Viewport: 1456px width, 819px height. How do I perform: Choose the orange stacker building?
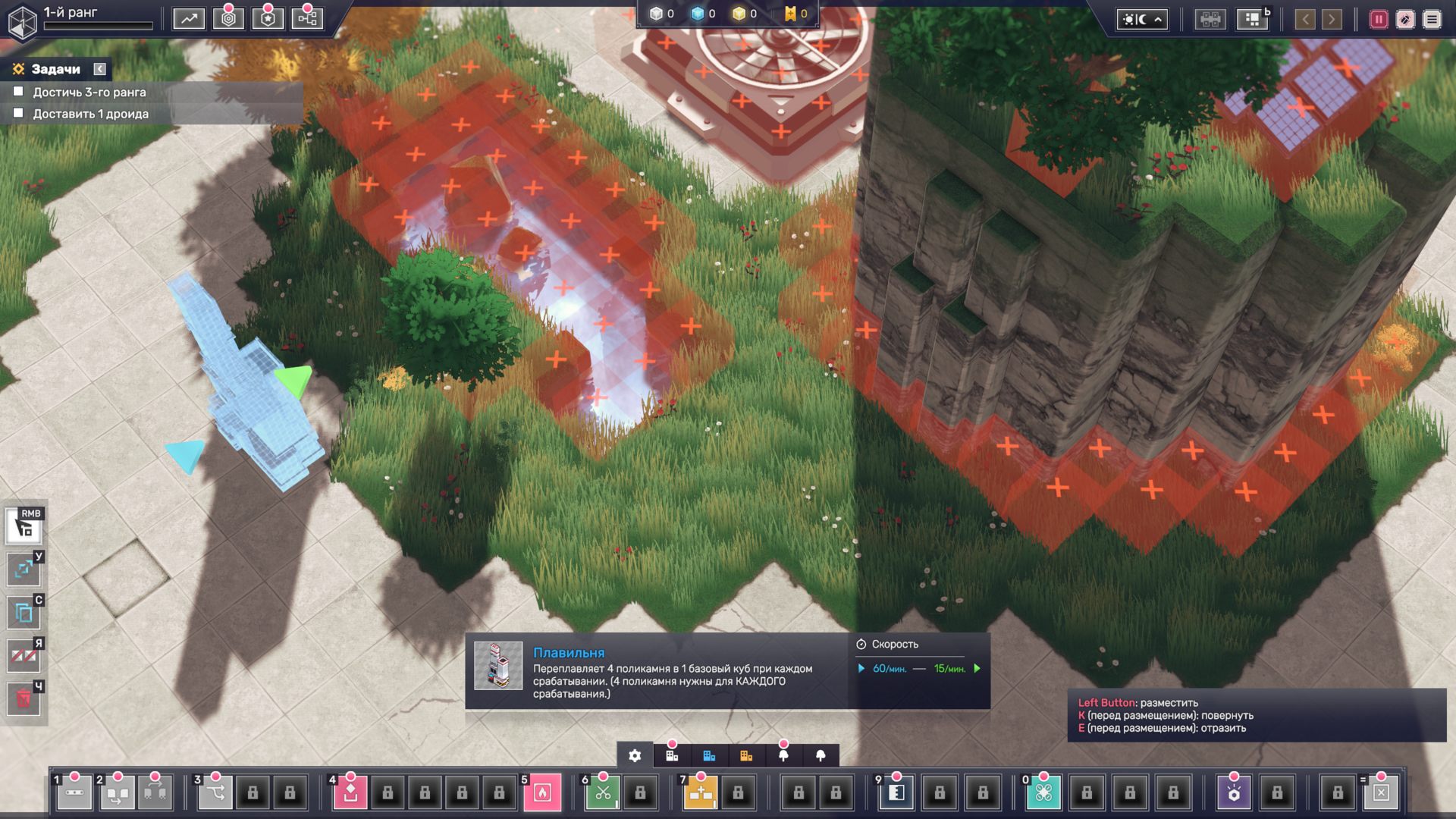point(701,792)
